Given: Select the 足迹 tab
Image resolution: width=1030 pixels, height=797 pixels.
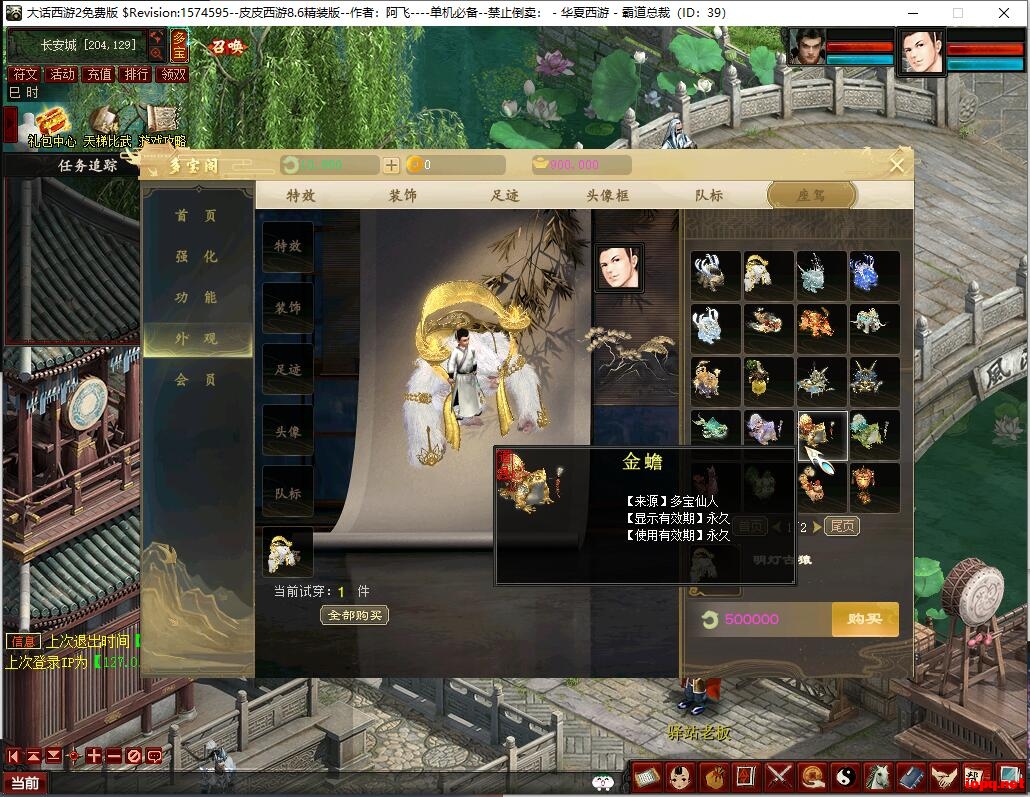Looking at the screenshot, I should (x=505, y=195).
